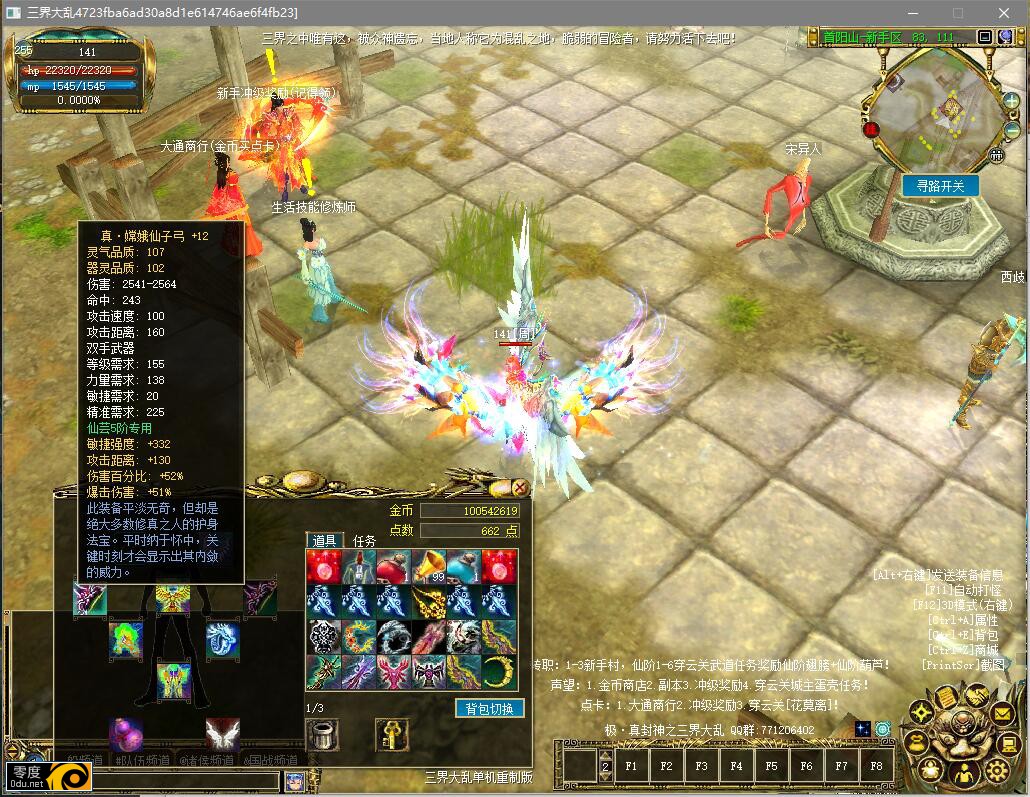Select the 道具 tab in the bag

tap(324, 541)
